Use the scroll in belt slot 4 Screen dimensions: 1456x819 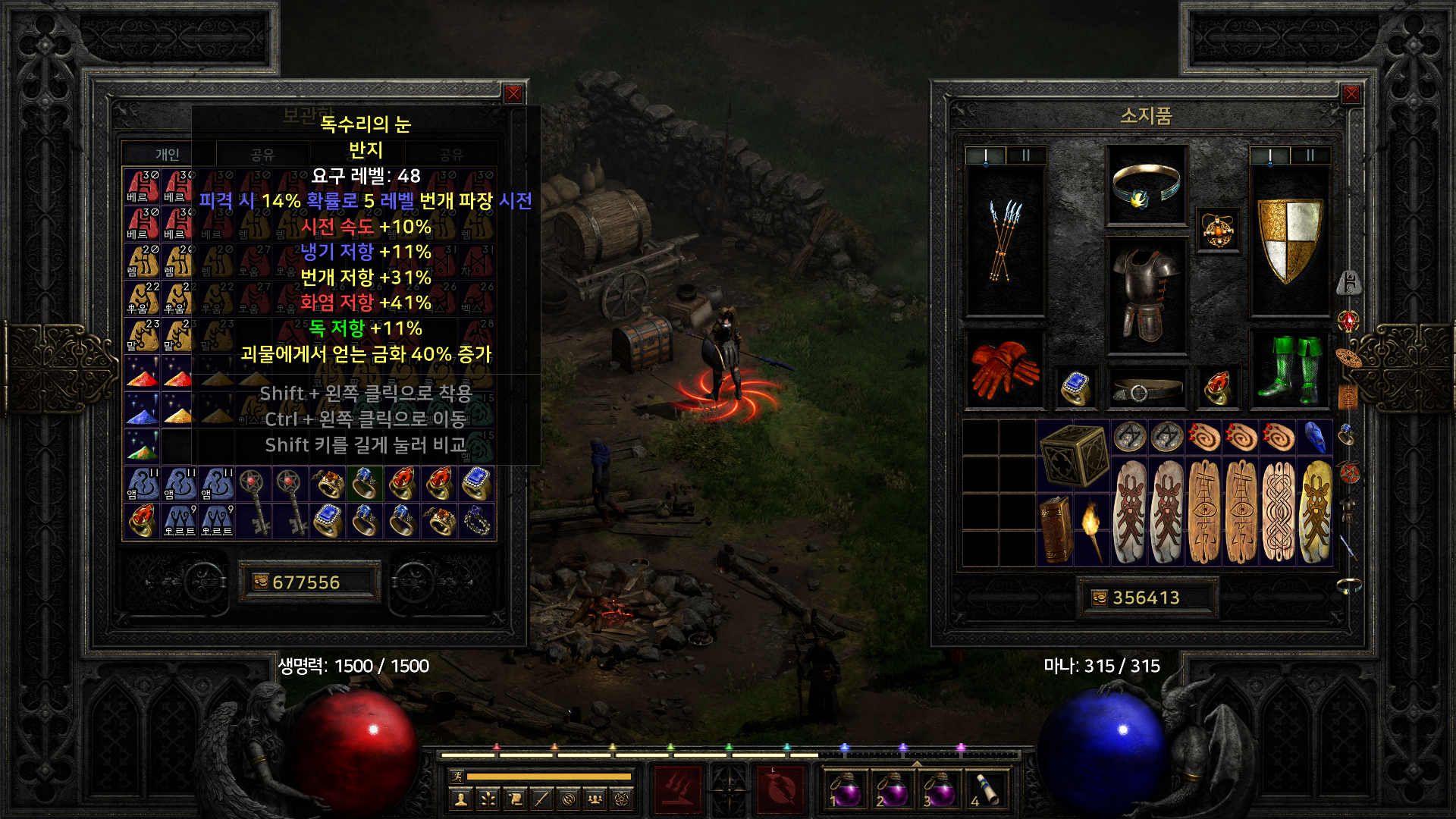click(987, 789)
